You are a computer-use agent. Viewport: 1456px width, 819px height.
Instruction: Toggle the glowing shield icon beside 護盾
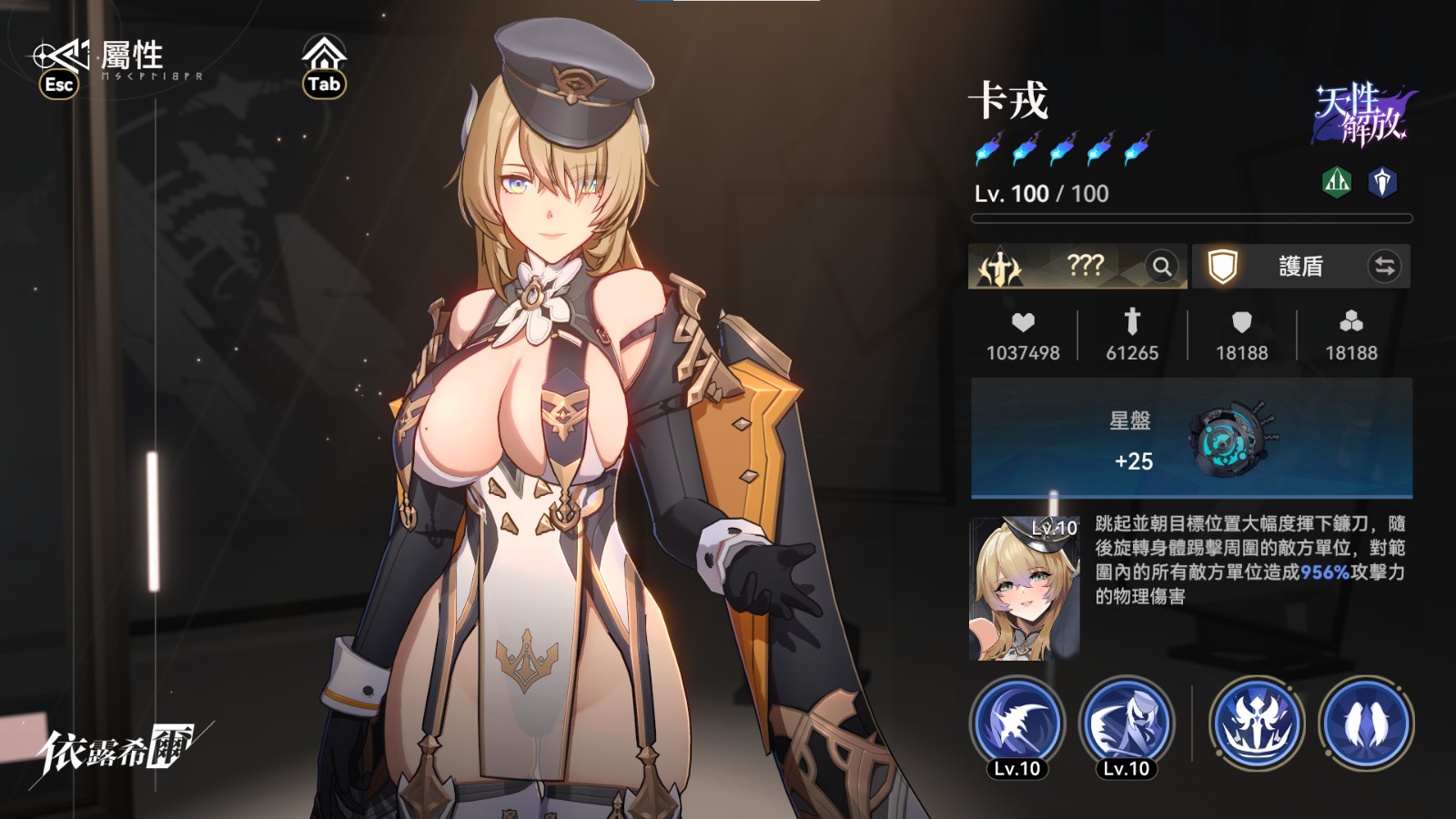point(1223,266)
